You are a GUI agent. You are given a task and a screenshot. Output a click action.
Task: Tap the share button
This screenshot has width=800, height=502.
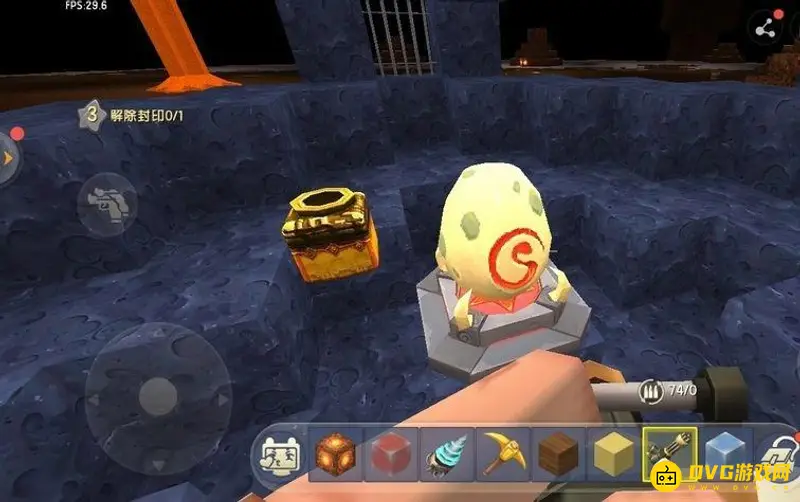[768, 27]
